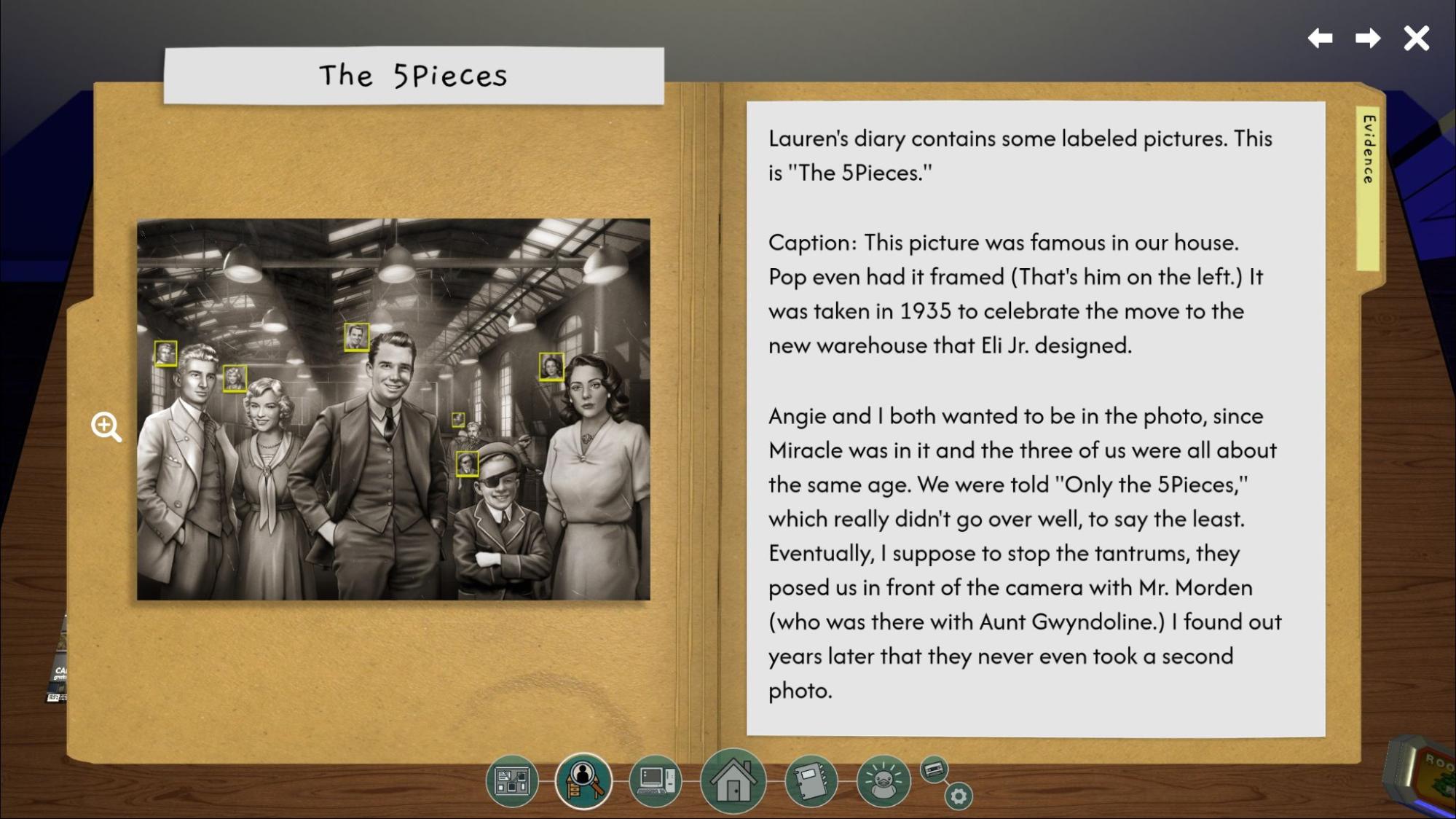Screen dimensions: 1456x819
Task: Go to the next evidence page
Action: pyautogui.click(x=1367, y=38)
